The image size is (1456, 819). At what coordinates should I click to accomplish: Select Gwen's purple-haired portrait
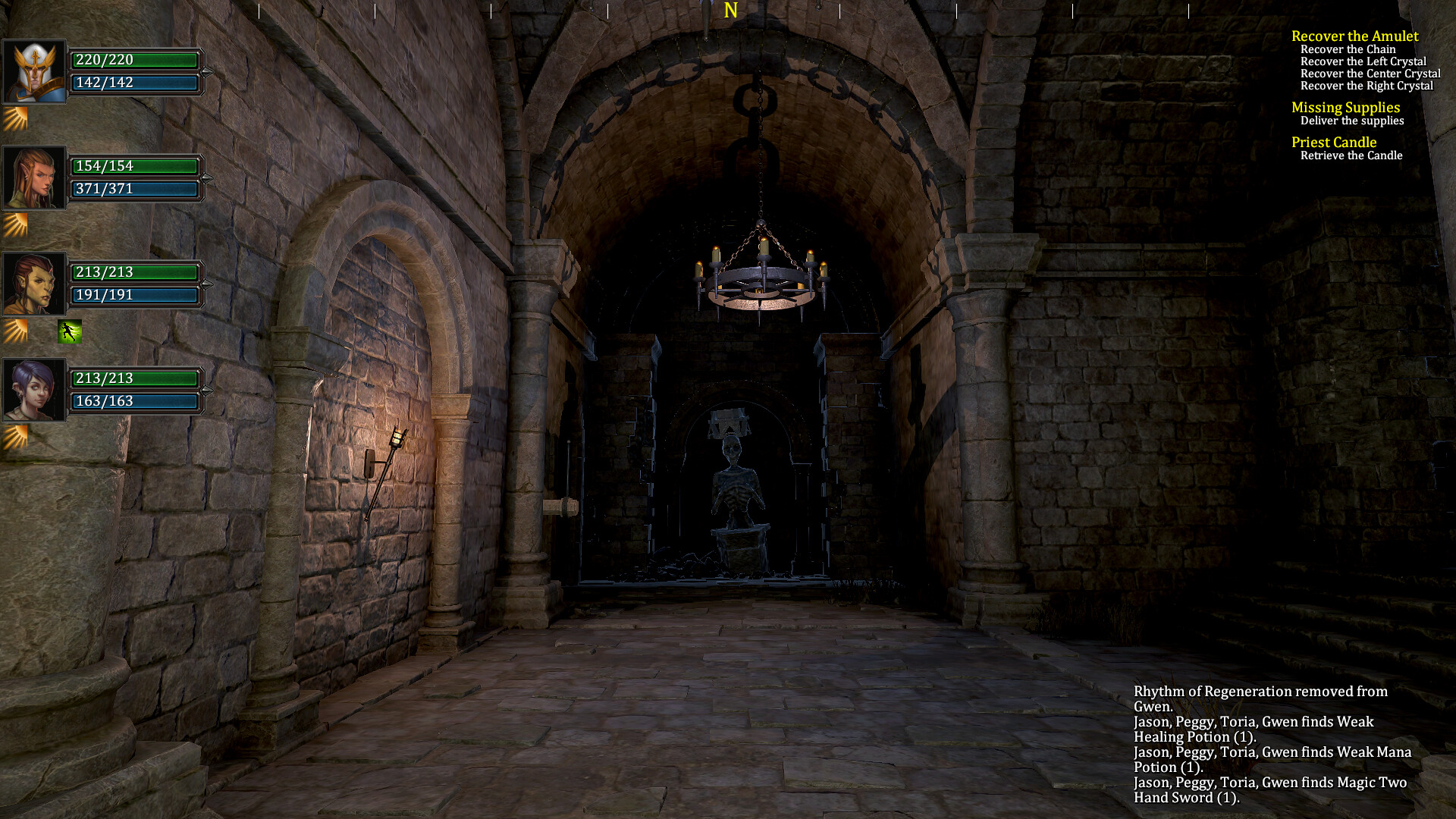point(35,388)
